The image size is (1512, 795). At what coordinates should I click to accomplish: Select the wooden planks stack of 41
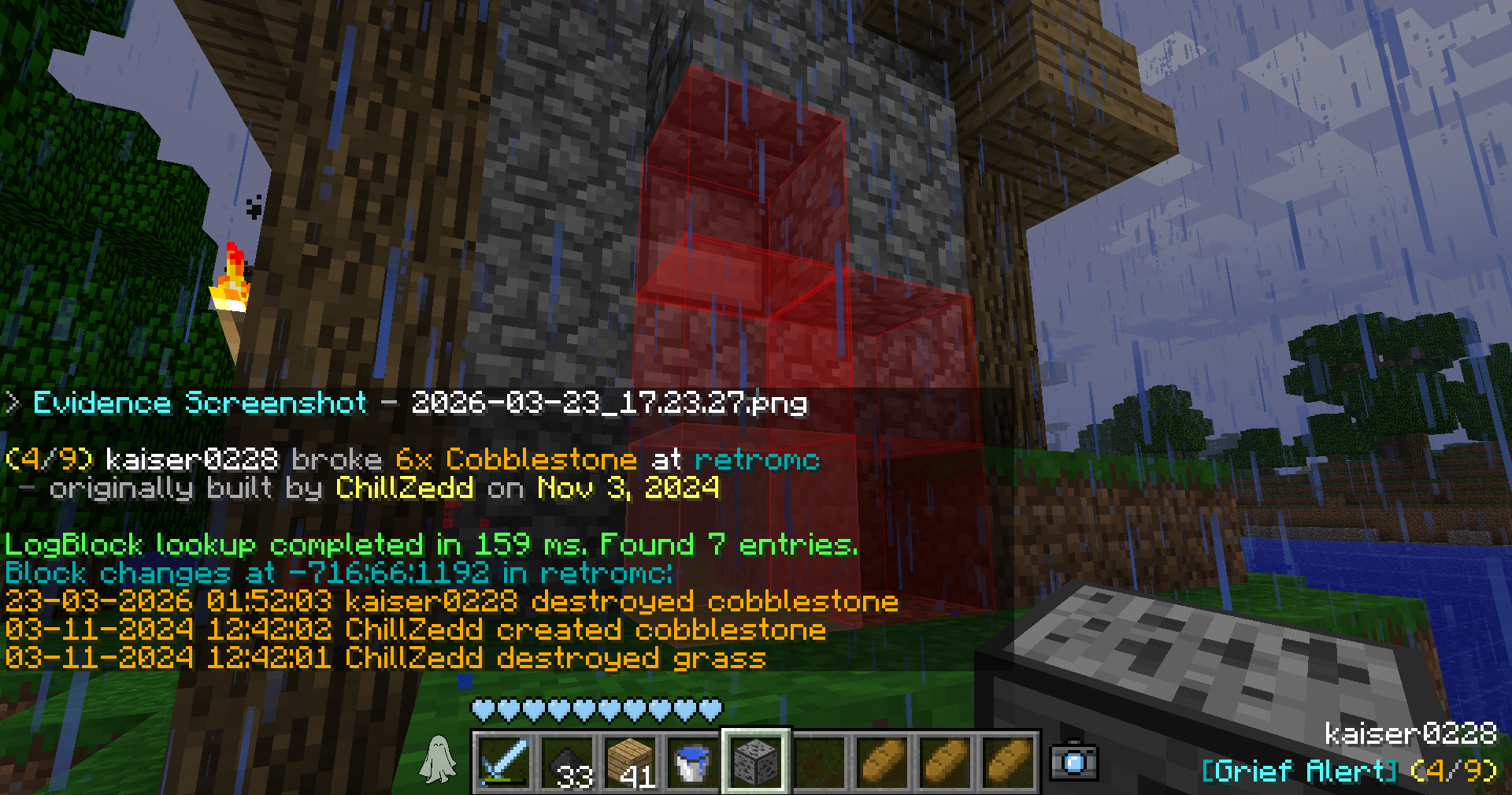tap(630, 762)
